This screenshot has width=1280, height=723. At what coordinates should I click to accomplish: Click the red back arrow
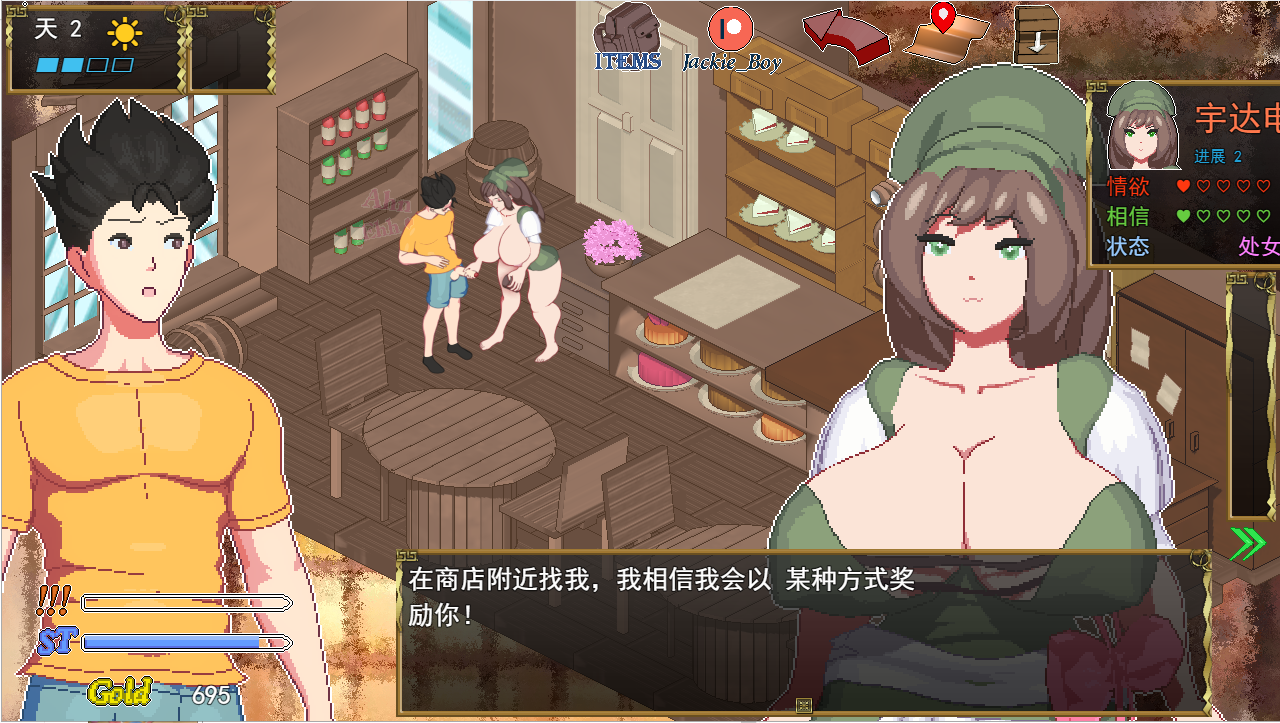(x=845, y=36)
